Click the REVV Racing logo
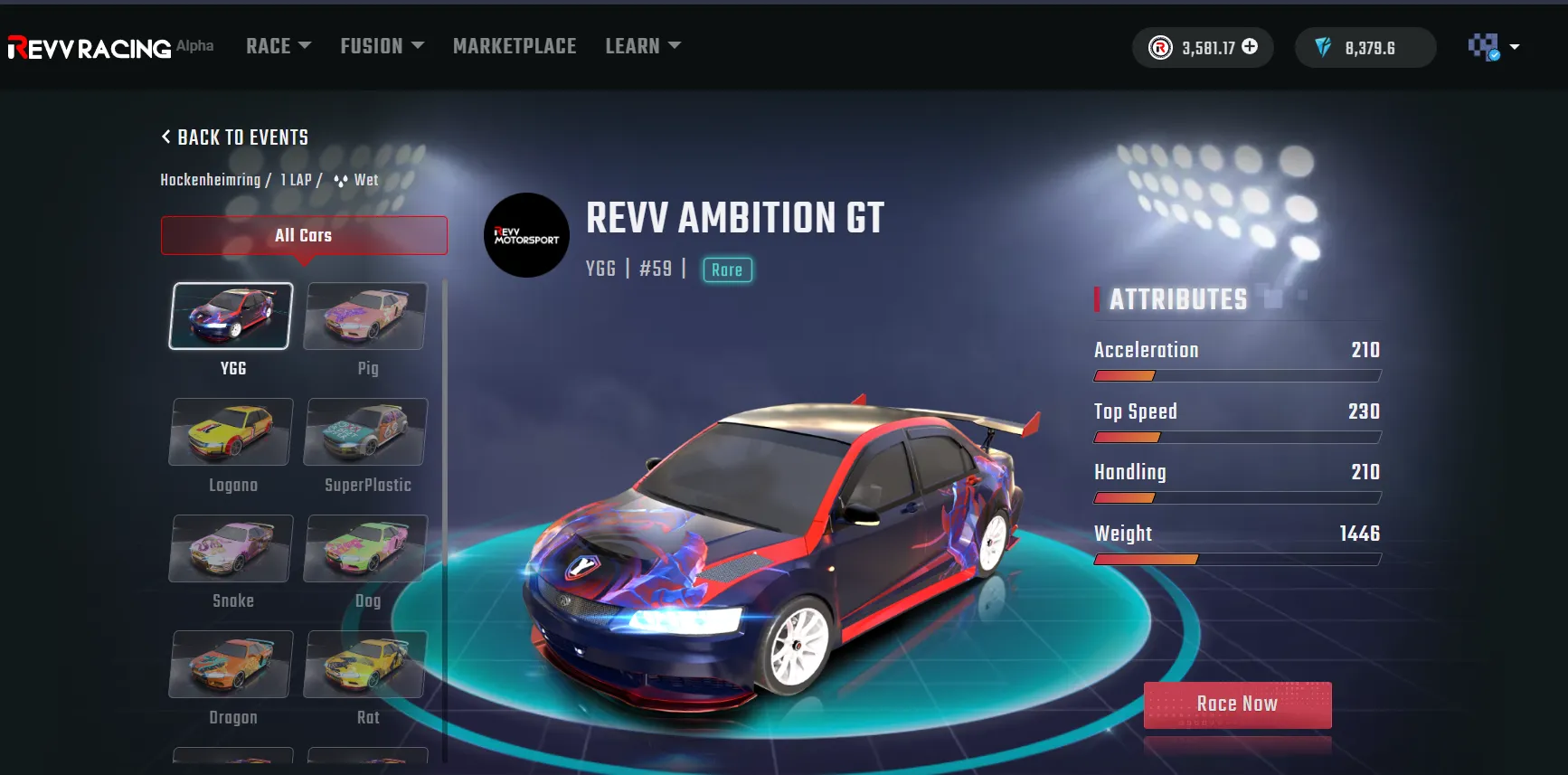Image resolution: width=1568 pixels, height=775 pixels. point(88,47)
